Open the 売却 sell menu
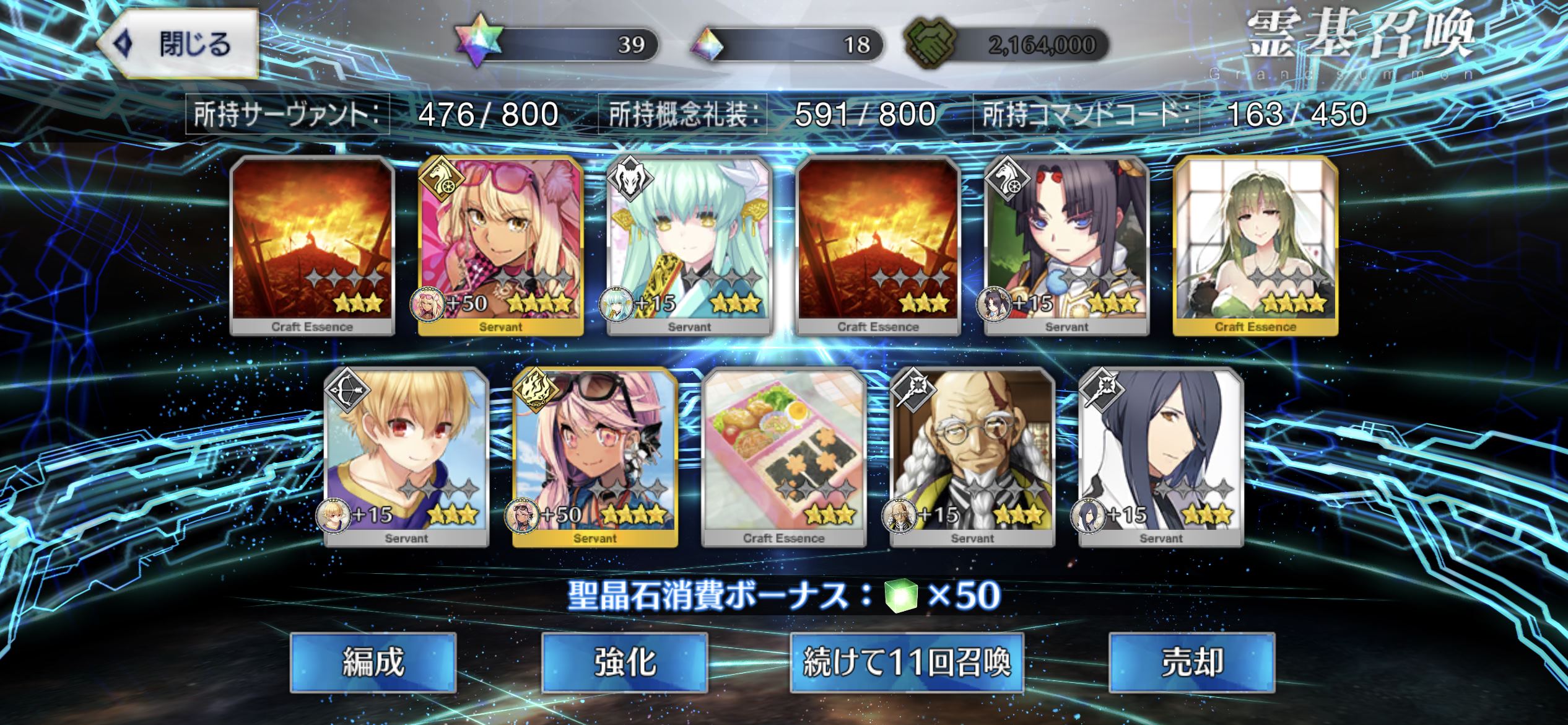The height and width of the screenshot is (725, 1568). pyautogui.click(x=1191, y=662)
